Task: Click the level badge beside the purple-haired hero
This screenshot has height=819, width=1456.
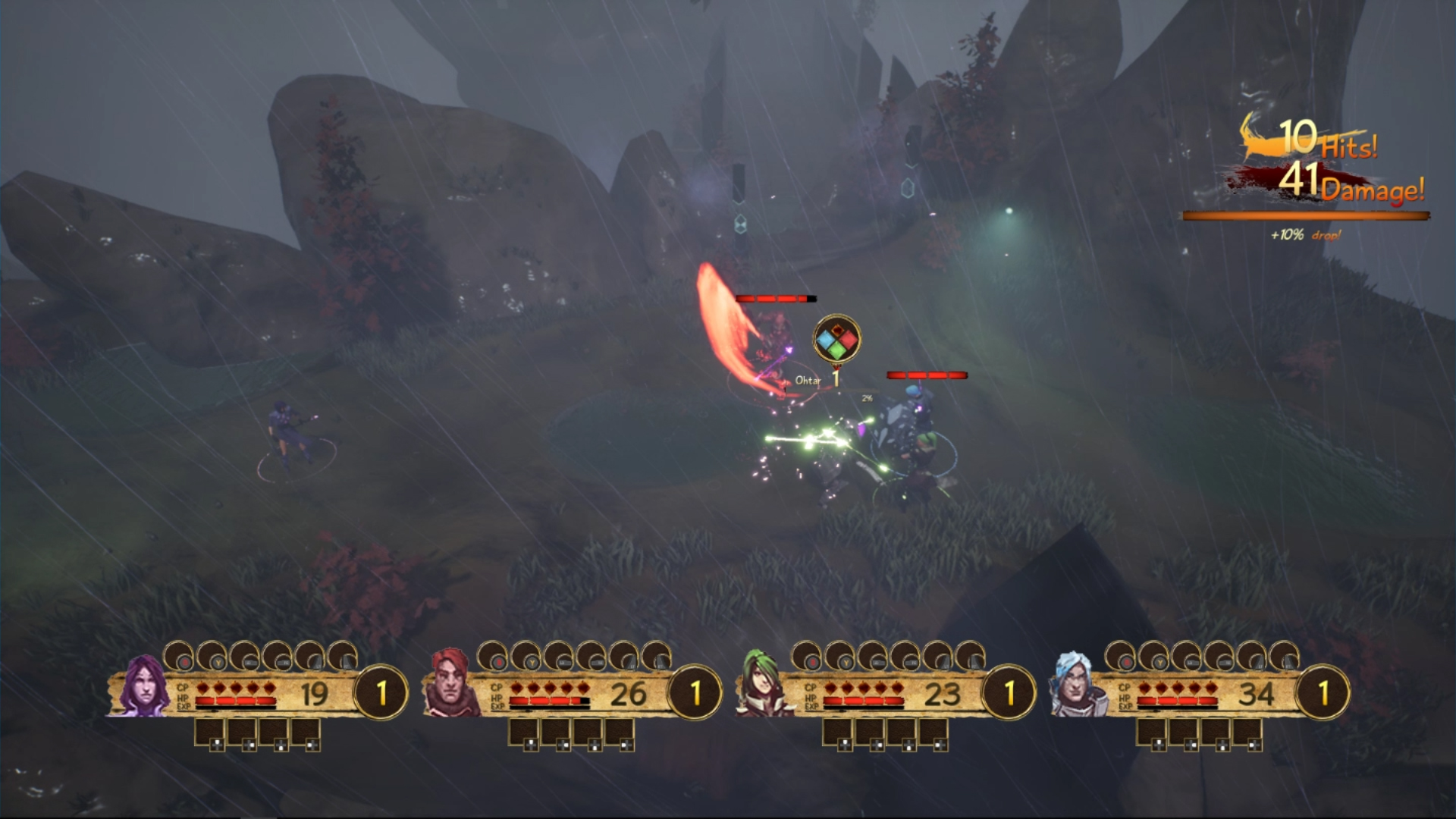Action: click(x=381, y=693)
